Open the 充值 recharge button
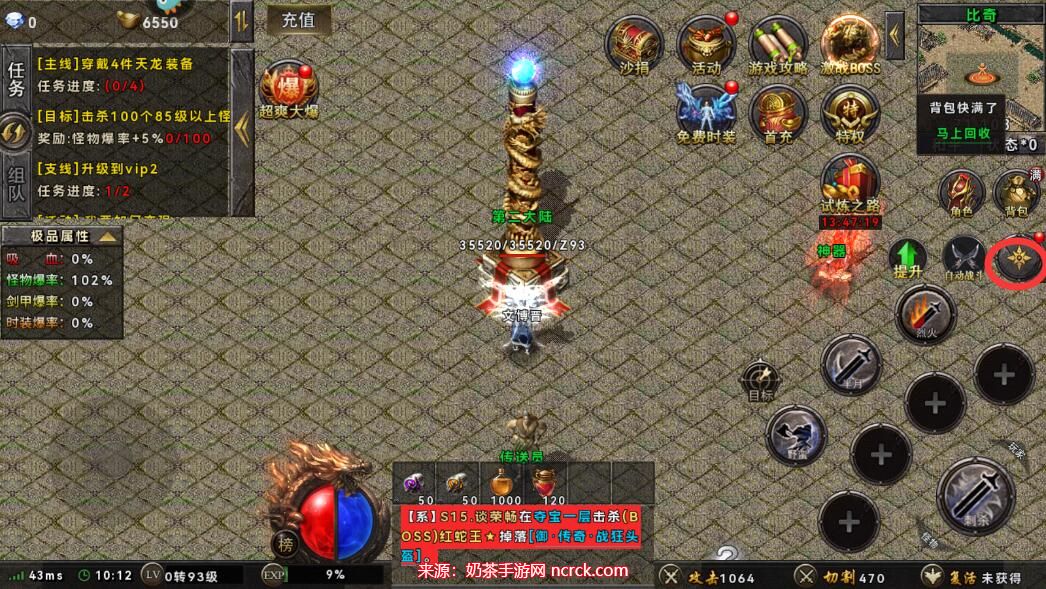The height and width of the screenshot is (589, 1046). pyautogui.click(x=299, y=19)
